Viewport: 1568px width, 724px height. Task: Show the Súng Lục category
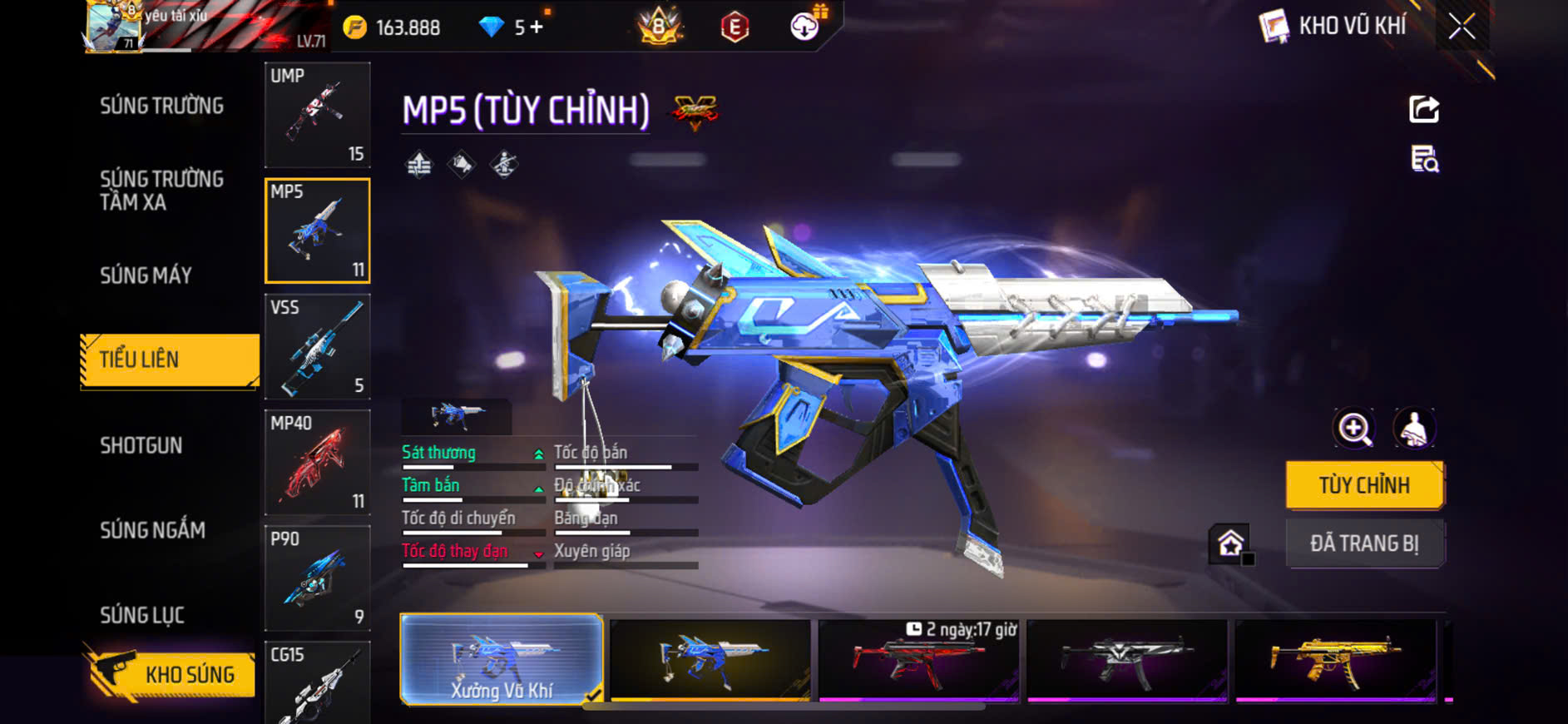[x=141, y=615]
